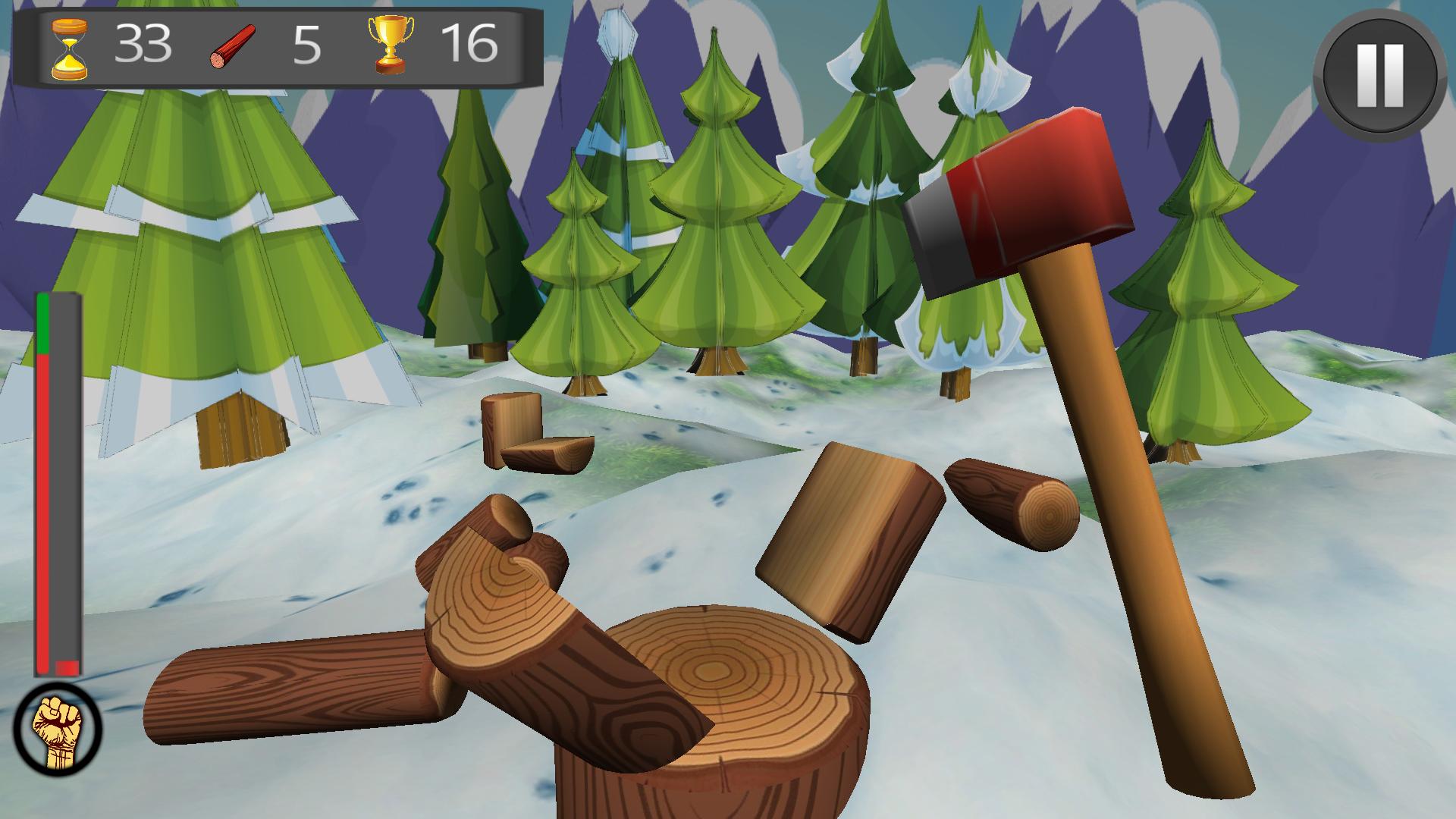Viewport: 1456px width, 819px height.
Task: Click the log count number 5
Action: click(306, 45)
